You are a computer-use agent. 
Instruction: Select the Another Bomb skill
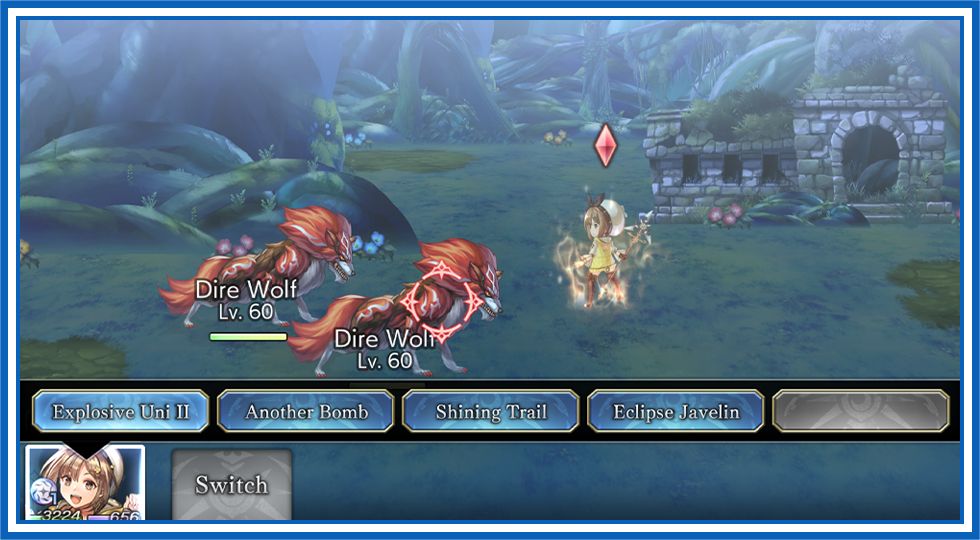[x=306, y=411]
